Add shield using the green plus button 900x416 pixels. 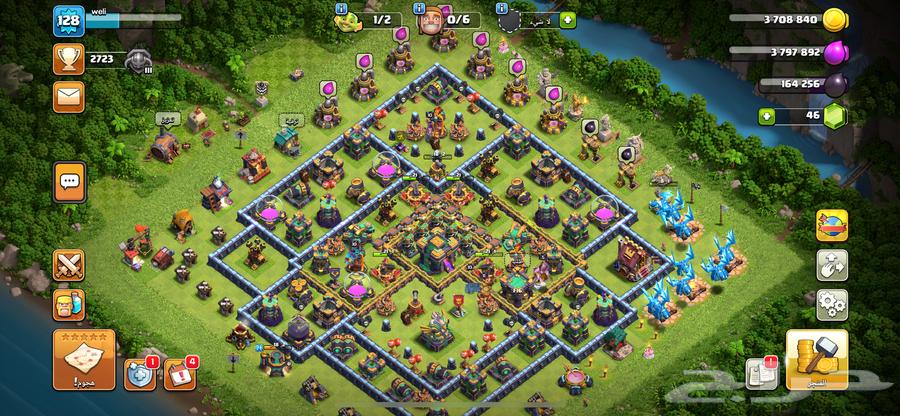pyautogui.click(x=568, y=19)
